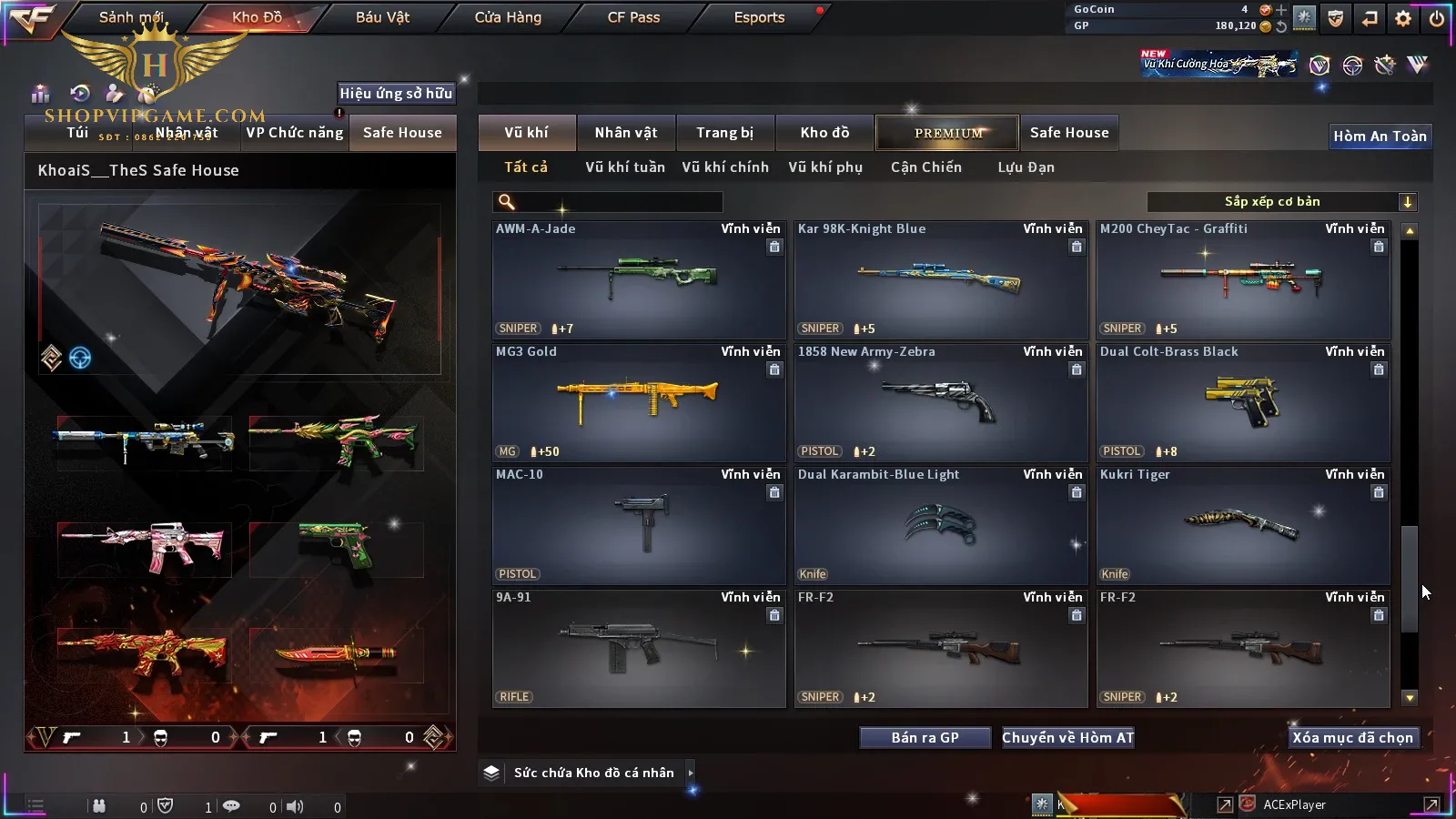This screenshot has width=1456, height=819.
Task: Select the MG3 Gold machine gun
Action: (x=639, y=403)
